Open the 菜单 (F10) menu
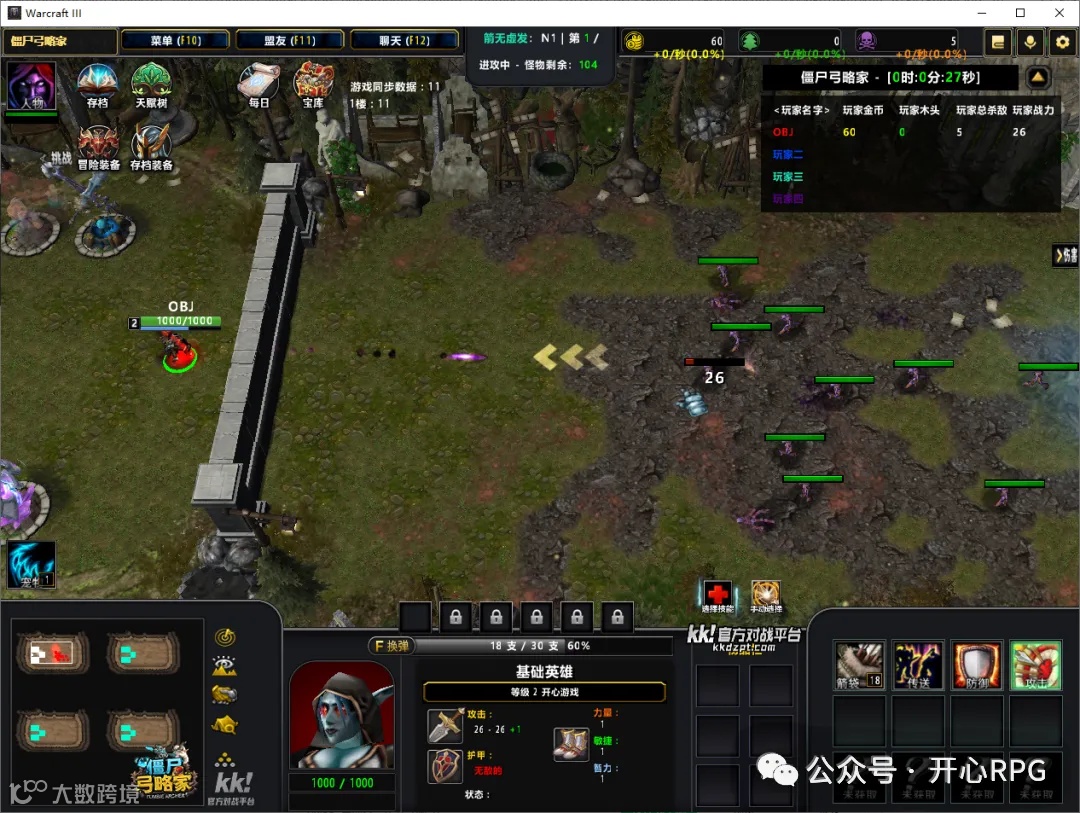1080x813 pixels. tap(176, 41)
